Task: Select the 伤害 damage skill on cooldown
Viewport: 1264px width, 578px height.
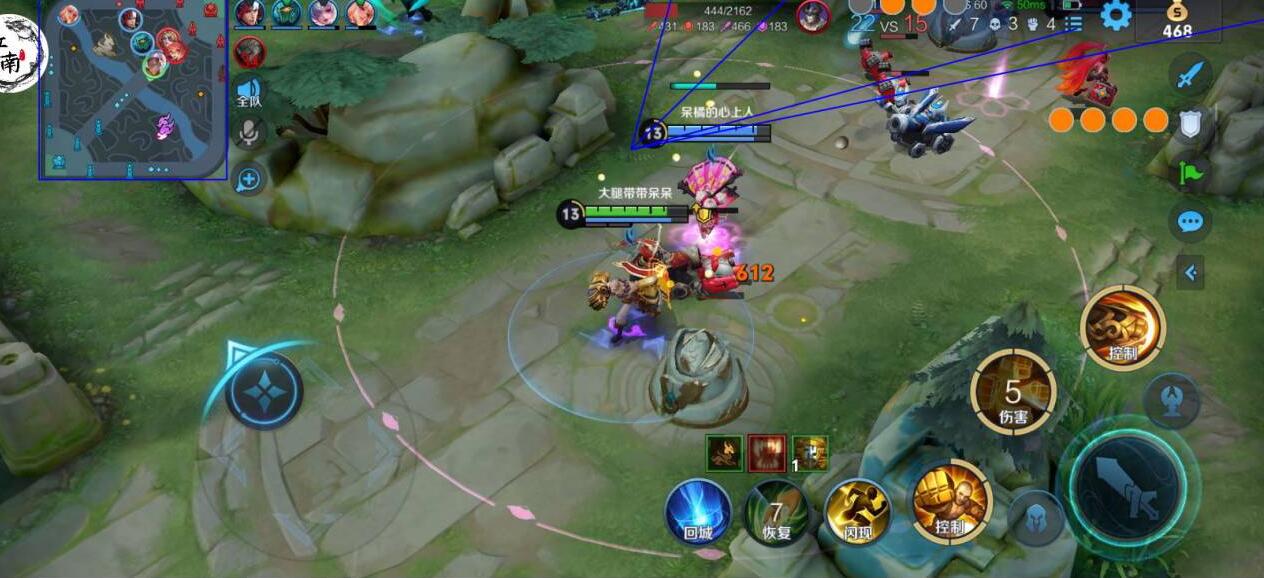Action: pos(1013,392)
